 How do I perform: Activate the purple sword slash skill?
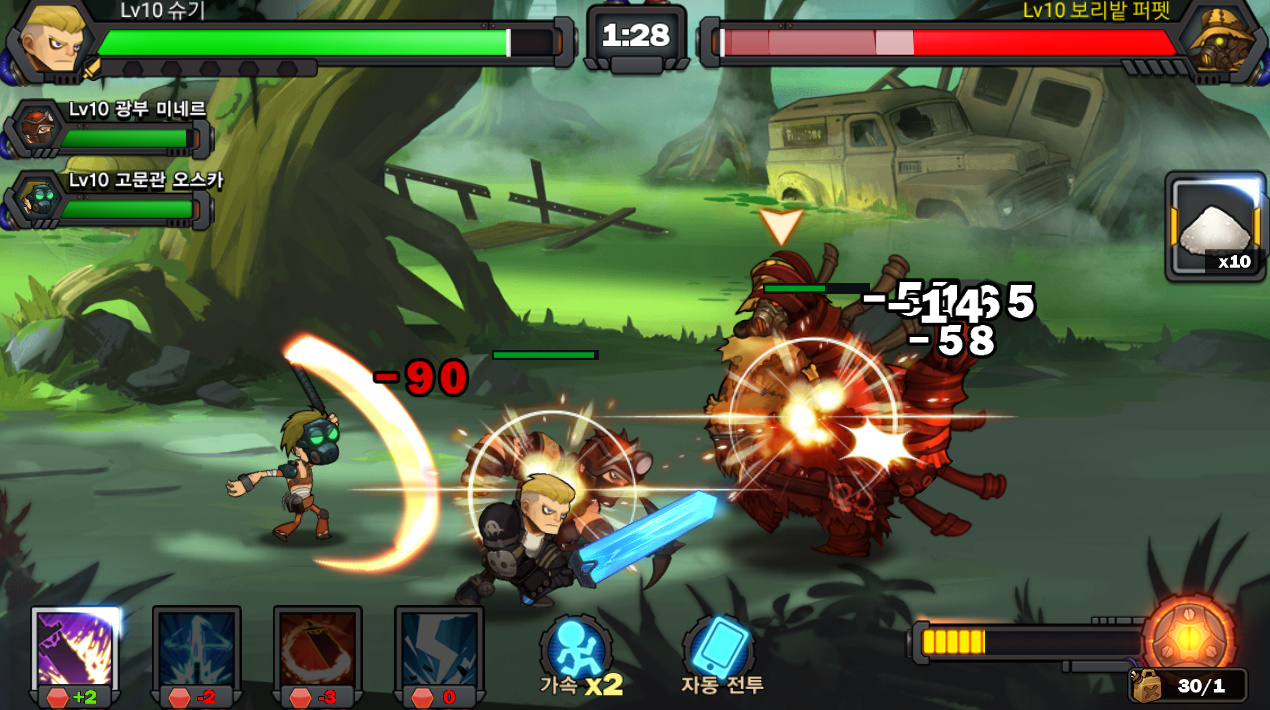[76, 648]
